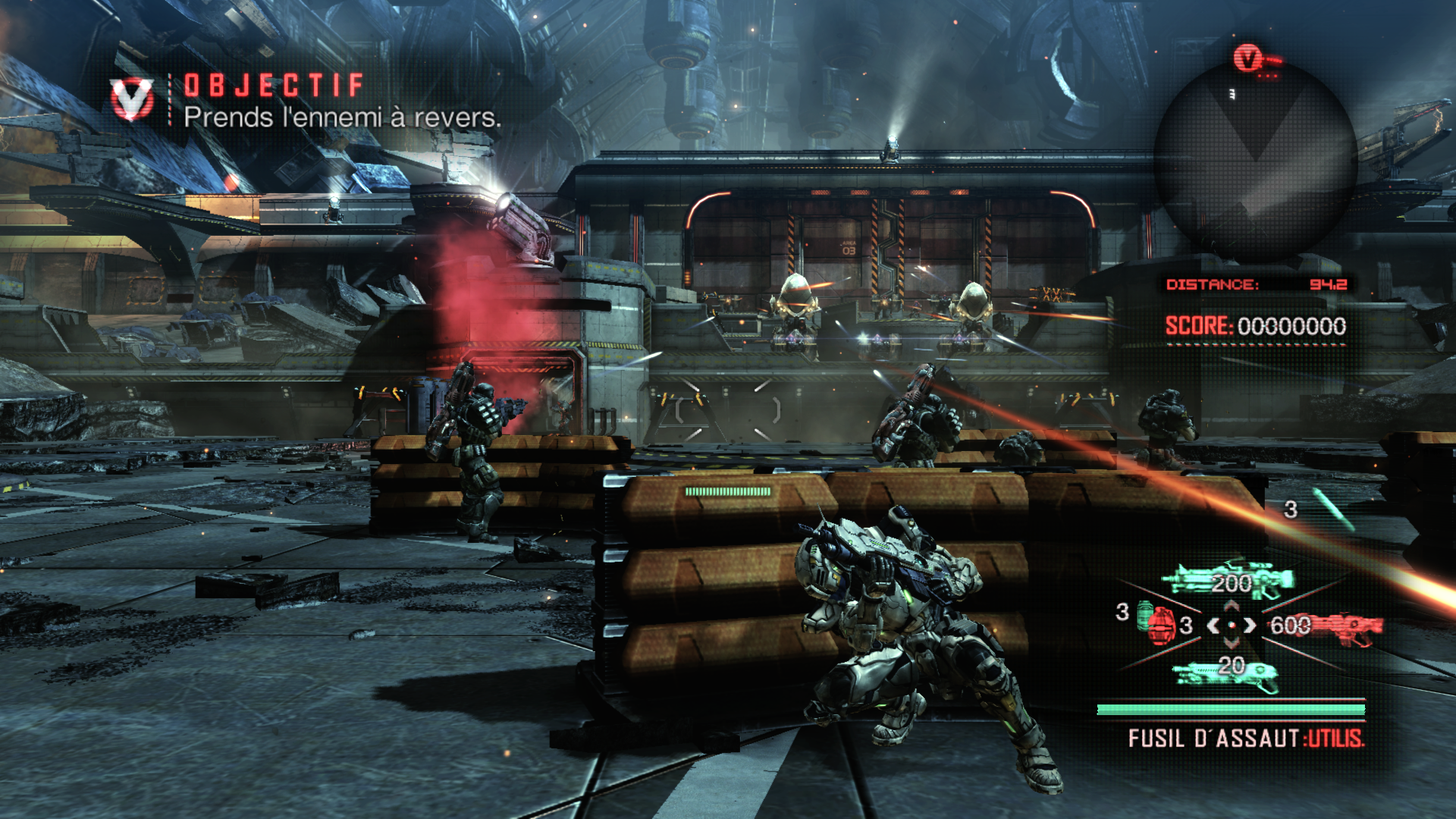Image resolution: width=1456 pixels, height=819 pixels.
Task: Equip the cyan weapon with 20 ammo
Action: [x=1226, y=670]
